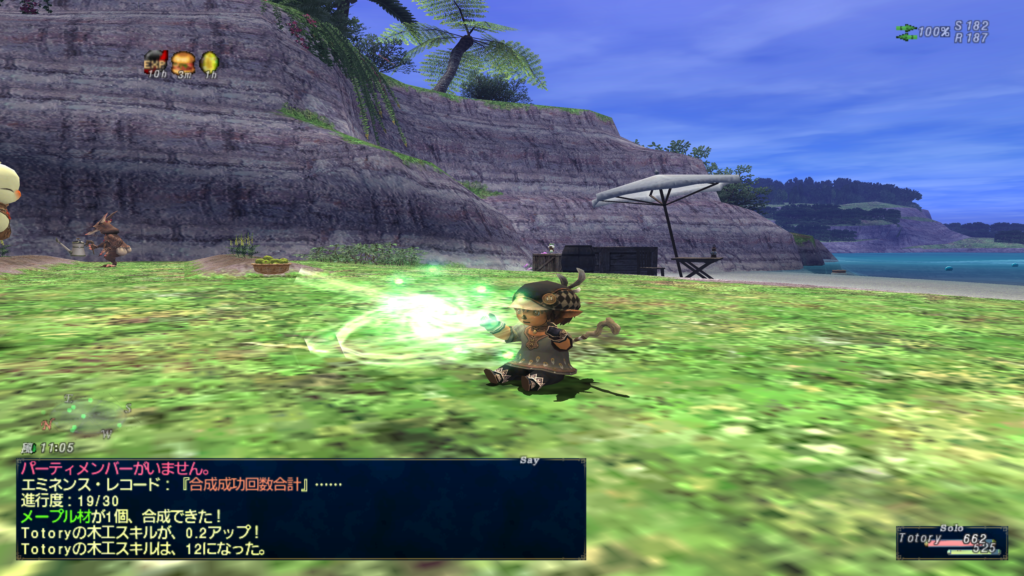This screenshot has height=576, width=1024.
Task: Select the EXP bonus status icon
Action: (155, 62)
